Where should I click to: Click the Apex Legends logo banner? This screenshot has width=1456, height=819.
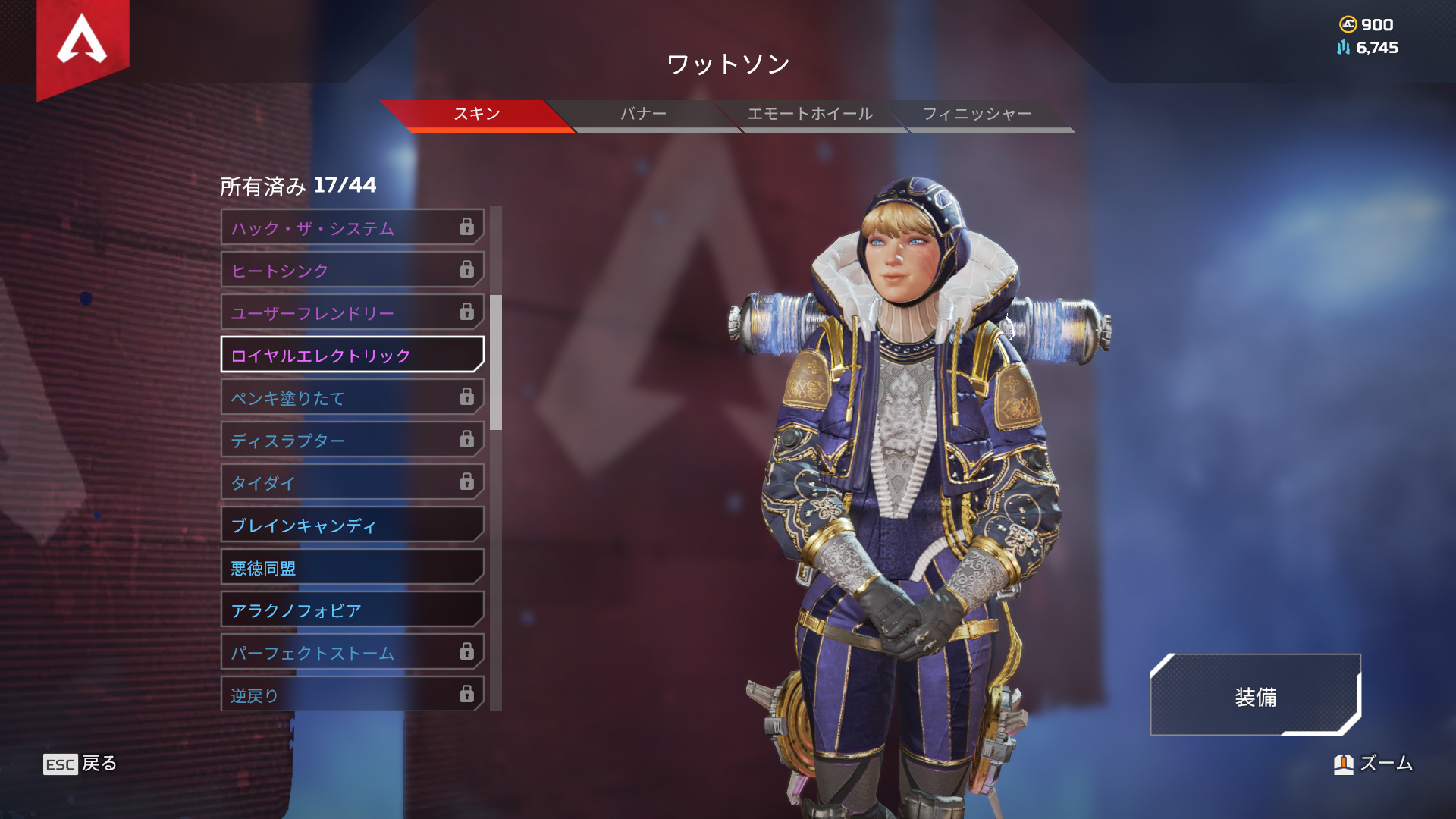tap(83, 44)
